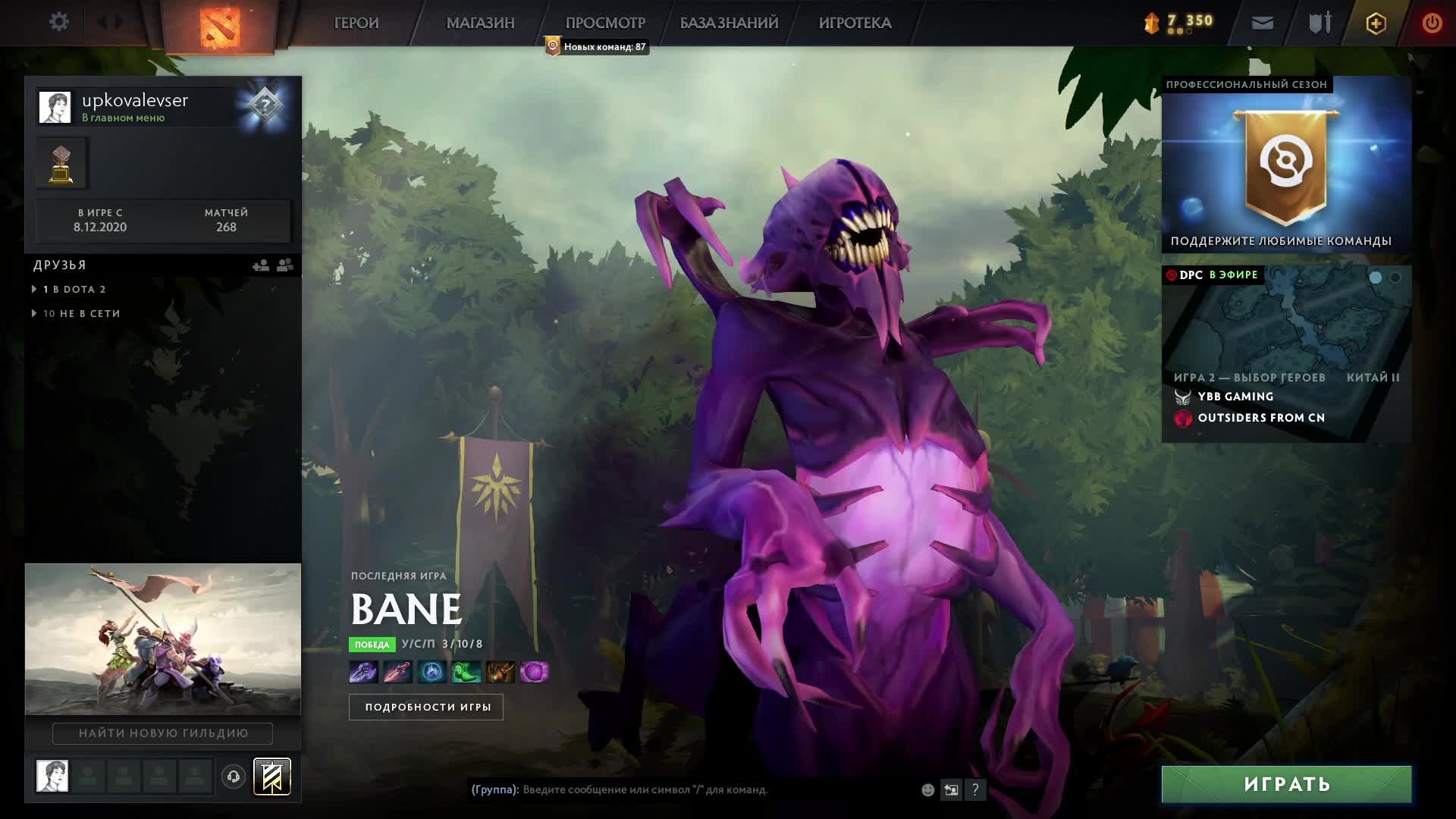Viewport: 1456px width, 819px height.
Task: Open the Герои tab
Action: [x=356, y=23]
